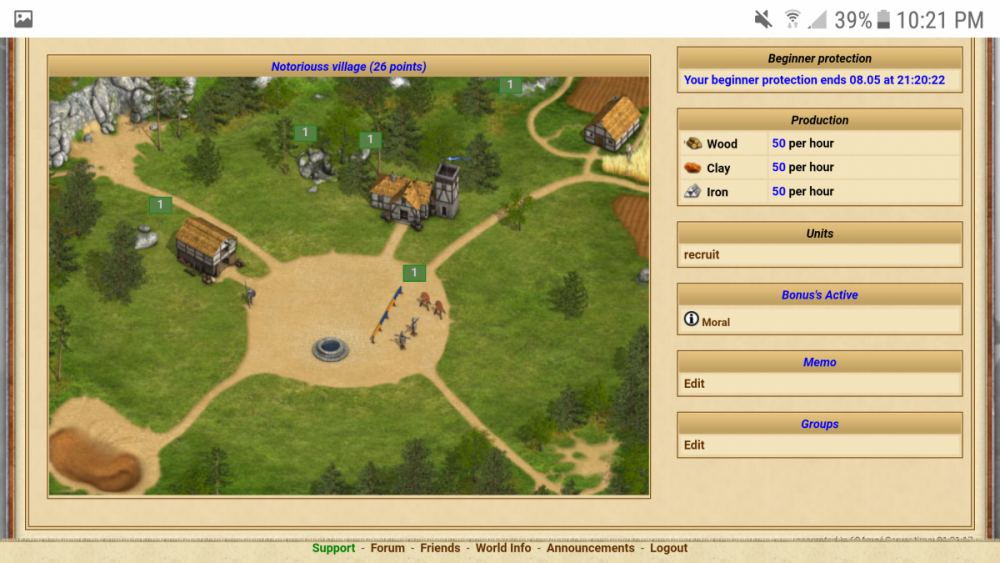Open the Friends list
This screenshot has width=1000, height=563.
pyautogui.click(x=440, y=548)
